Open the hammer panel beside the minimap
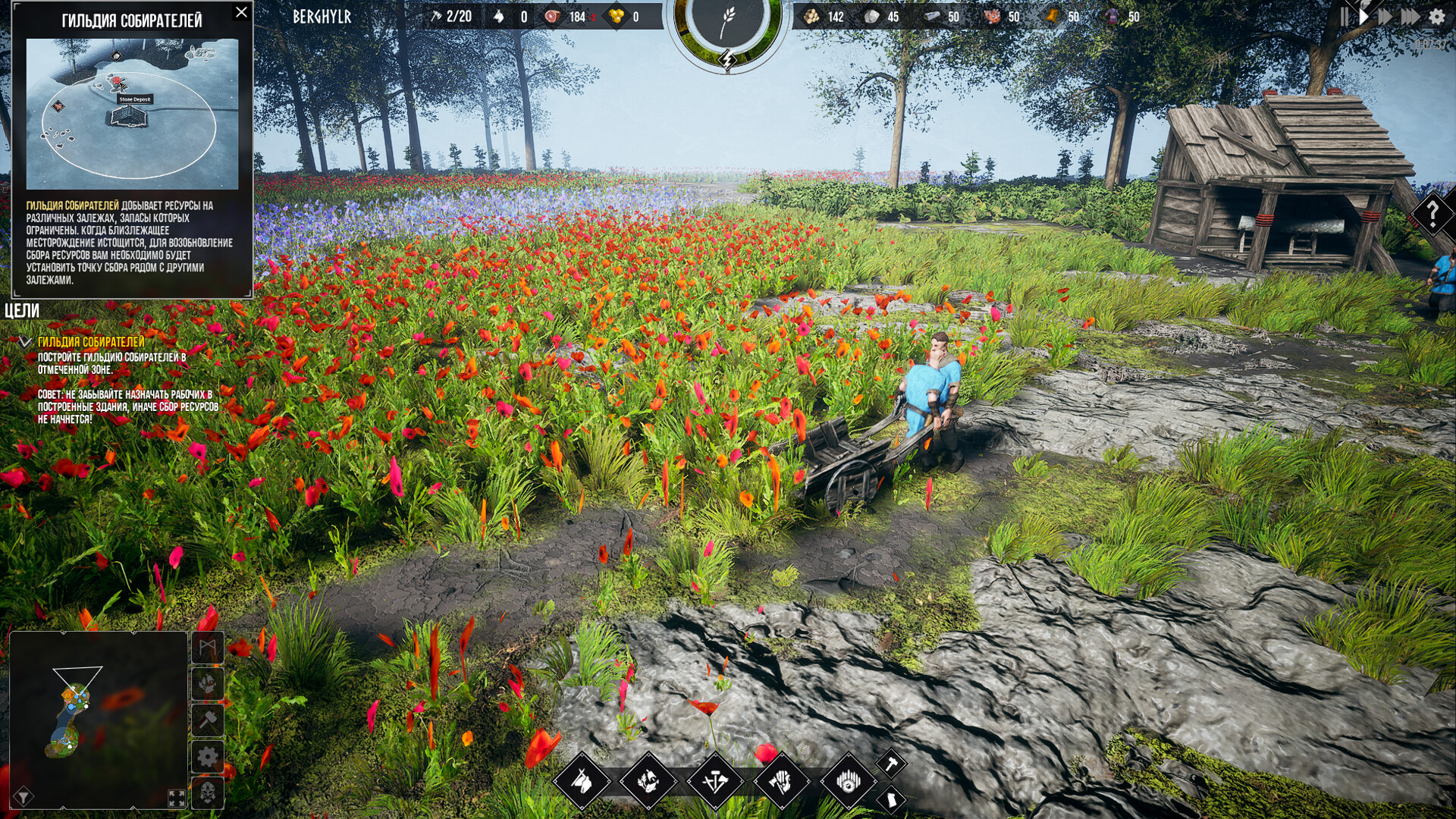This screenshot has height=819, width=1456. (x=208, y=720)
